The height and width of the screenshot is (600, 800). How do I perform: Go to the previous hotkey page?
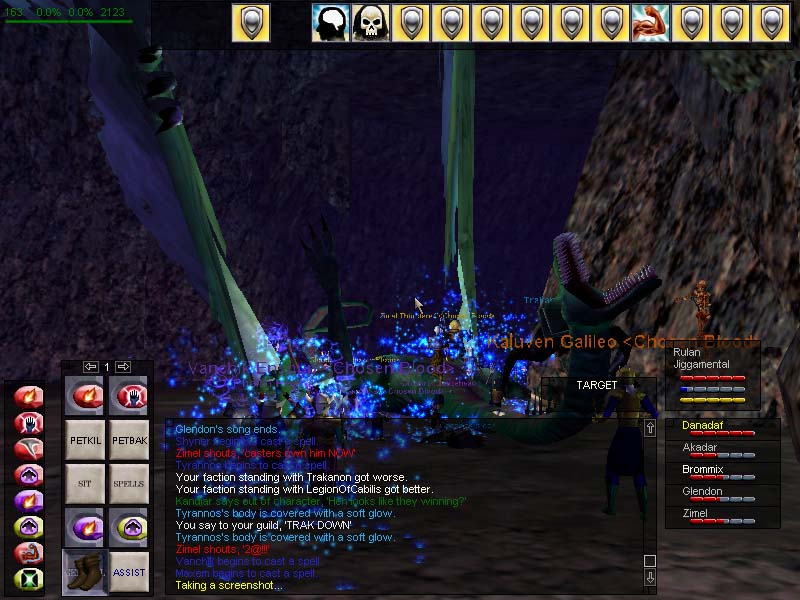pos(91,367)
